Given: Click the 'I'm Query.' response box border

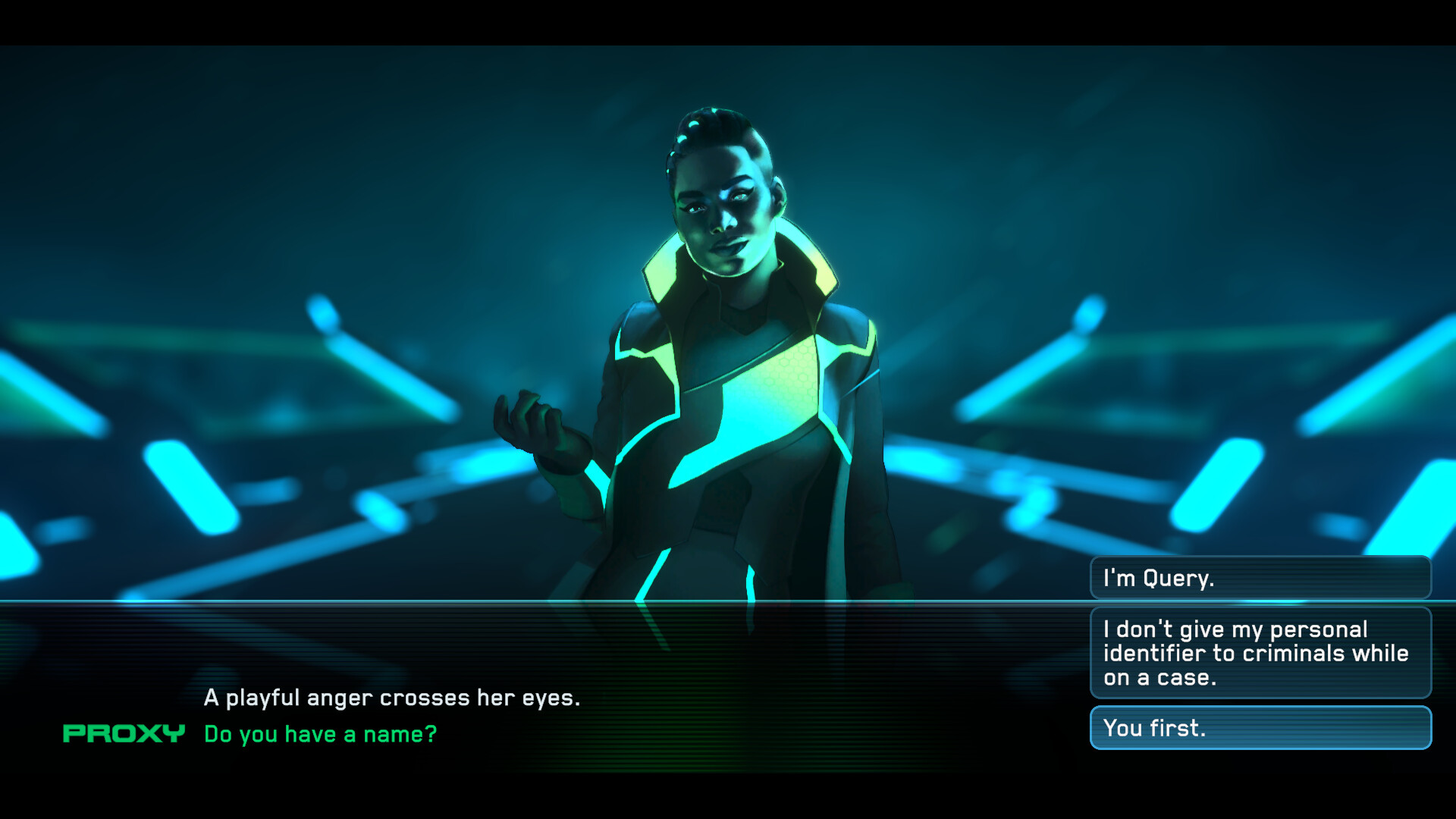Looking at the screenshot, I should pos(1260,559).
